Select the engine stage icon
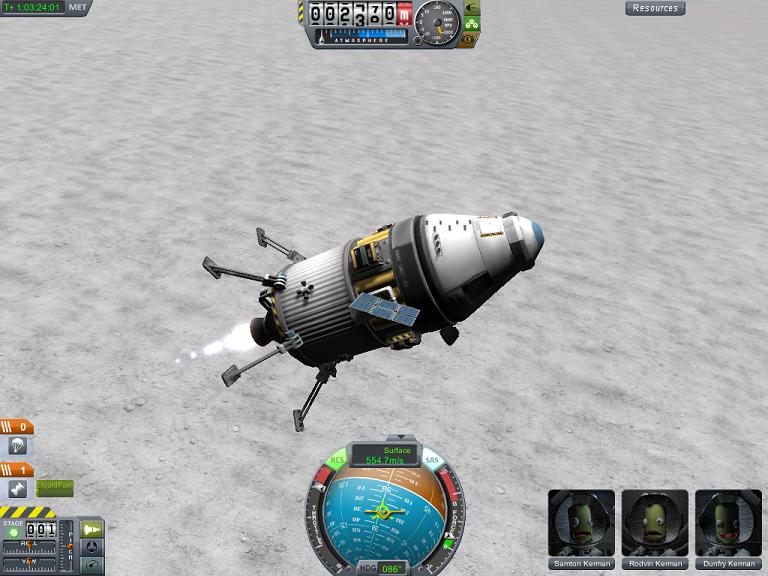 coord(16,488)
